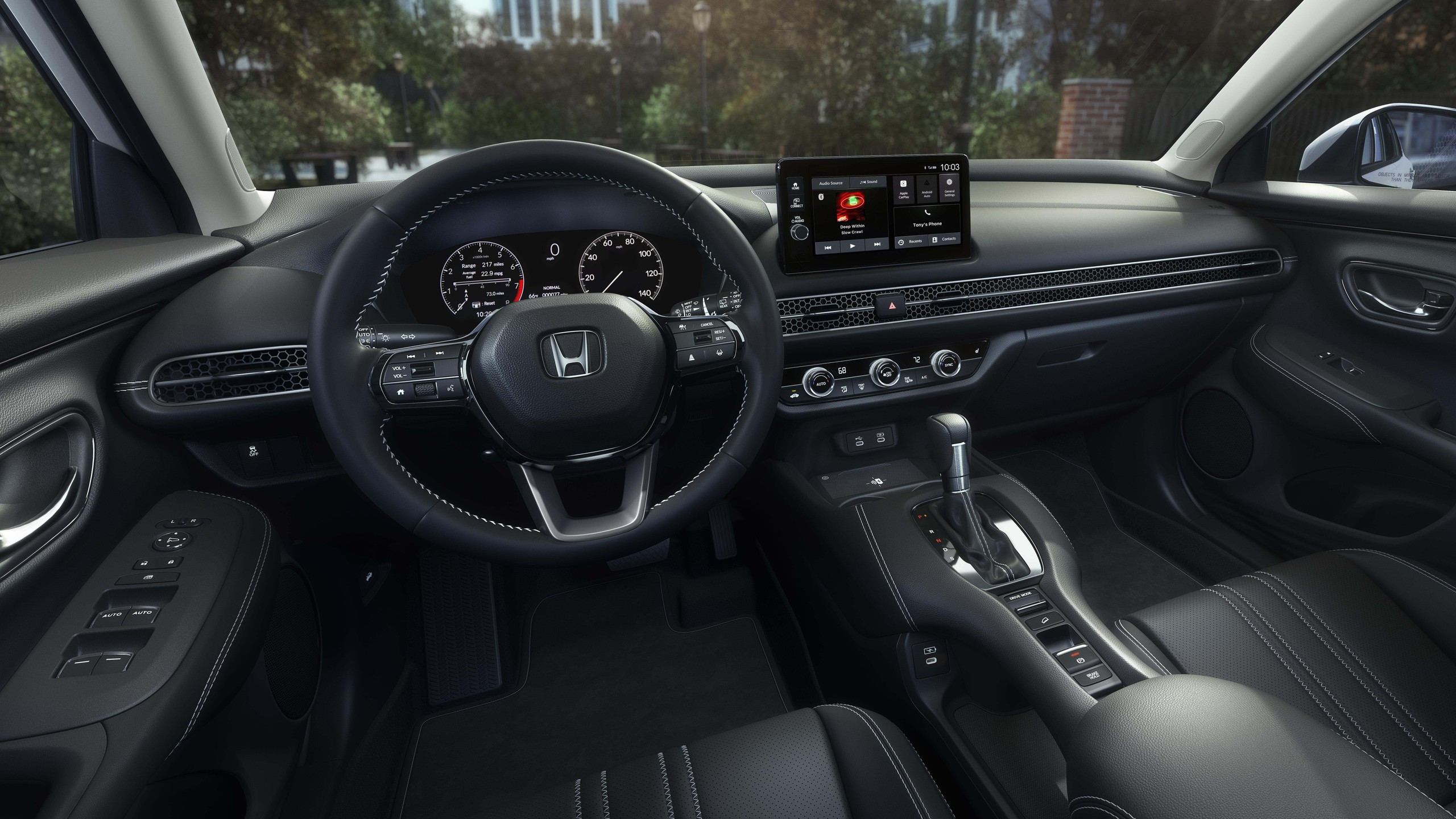Tap the Bluetooth icon on the media screen
This screenshot has height=819, width=1456.
(x=821, y=197)
